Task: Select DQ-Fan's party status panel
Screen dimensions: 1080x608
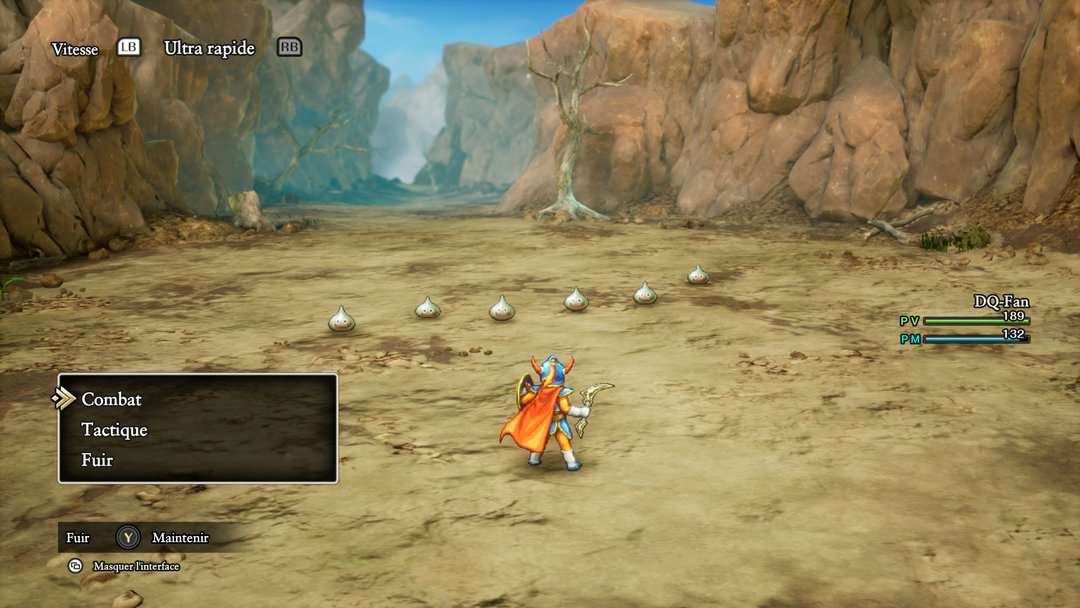Action: (x=966, y=319)
